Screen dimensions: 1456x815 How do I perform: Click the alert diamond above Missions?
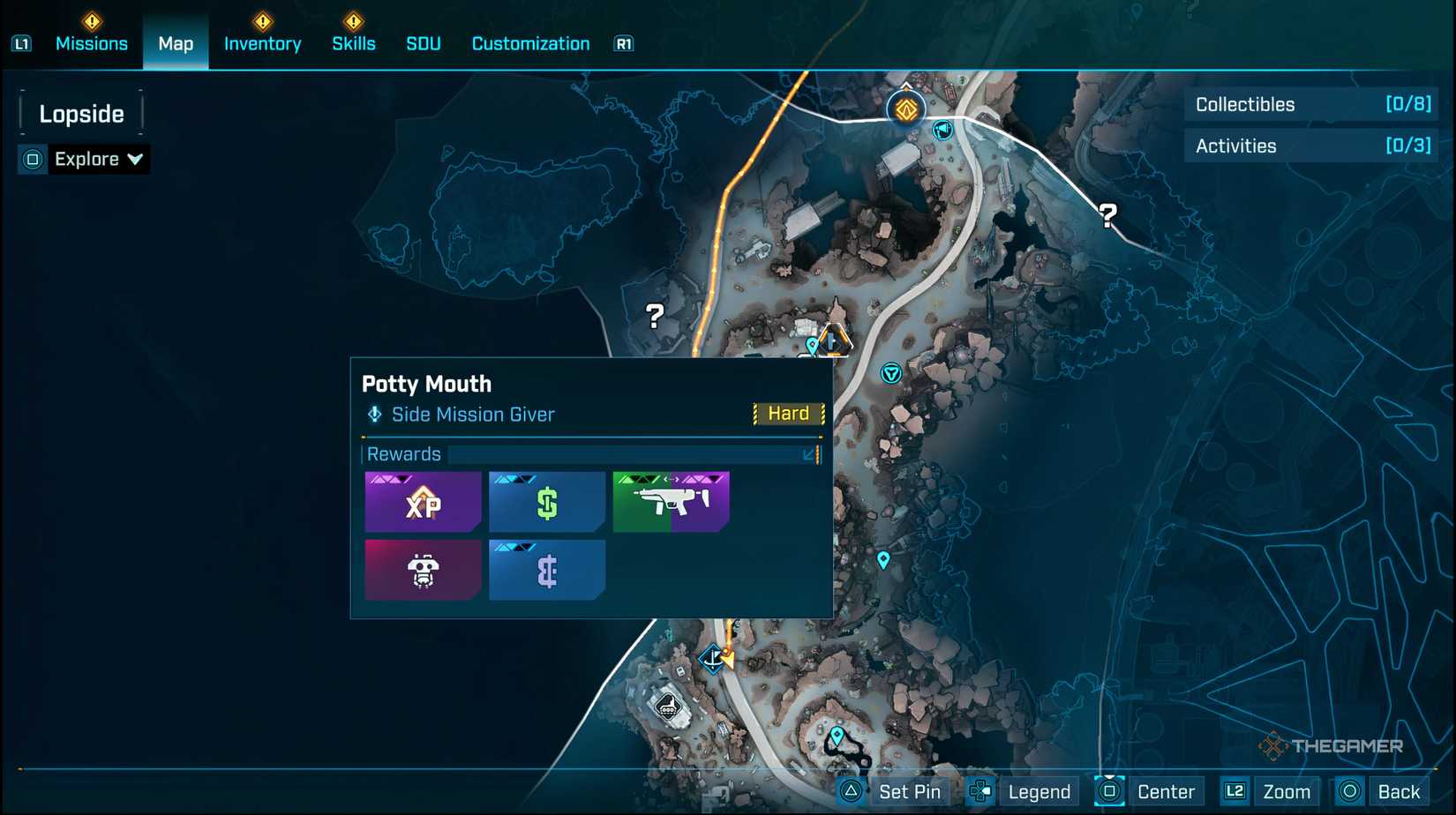tap(91, 21)
